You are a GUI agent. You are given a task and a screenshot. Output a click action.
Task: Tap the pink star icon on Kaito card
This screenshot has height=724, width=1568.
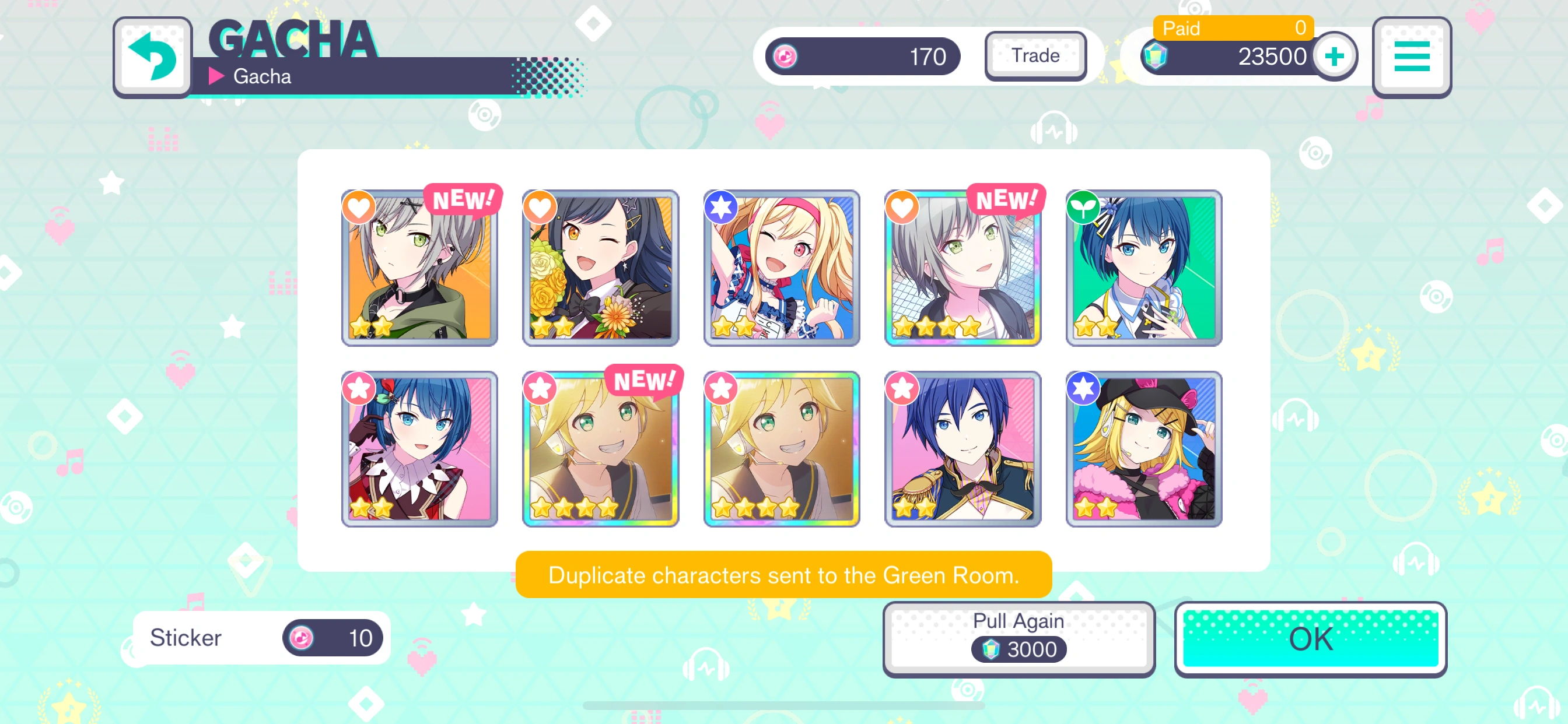coord(902,388)
